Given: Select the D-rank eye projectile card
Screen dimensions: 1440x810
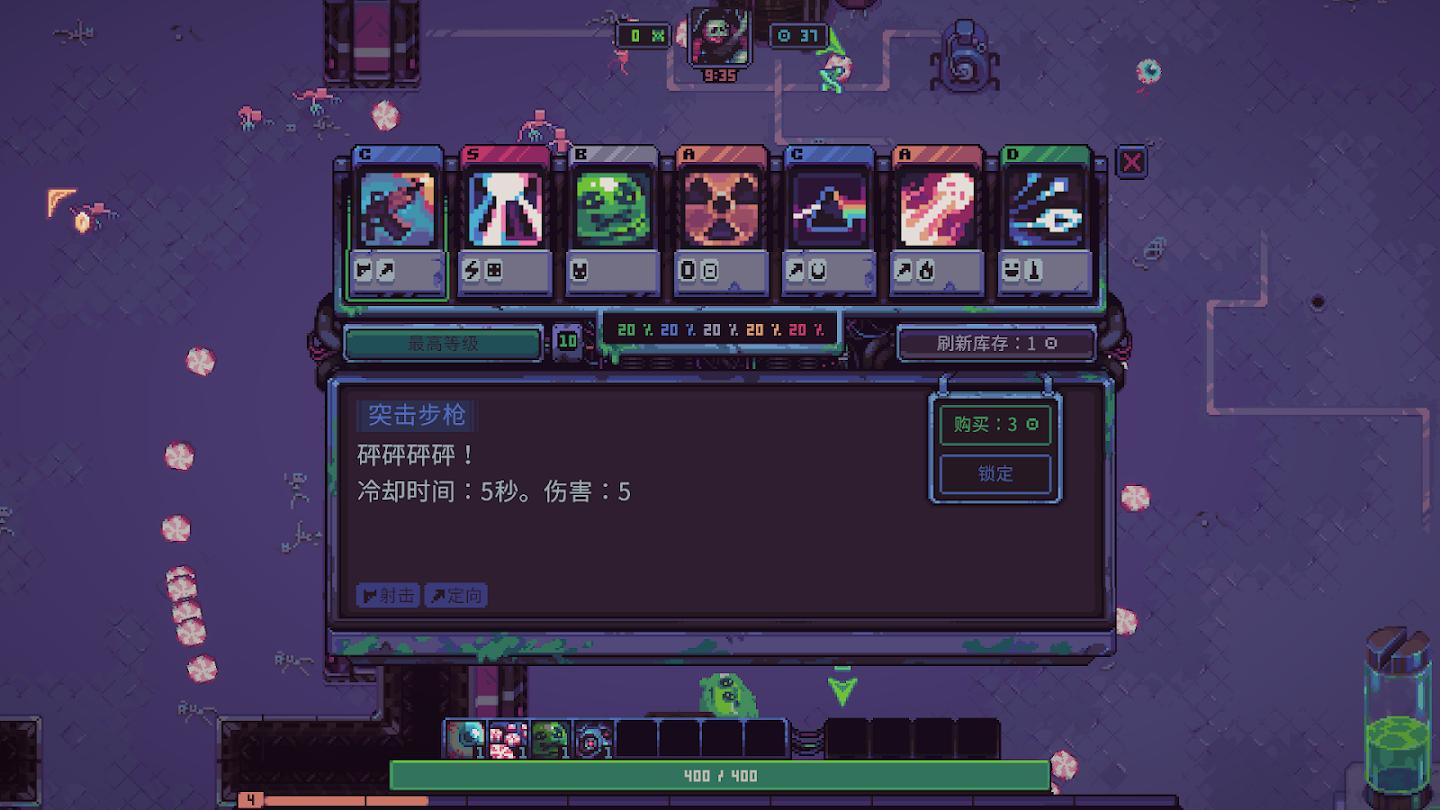Looking at the screenshot, I should (1044, 213).
